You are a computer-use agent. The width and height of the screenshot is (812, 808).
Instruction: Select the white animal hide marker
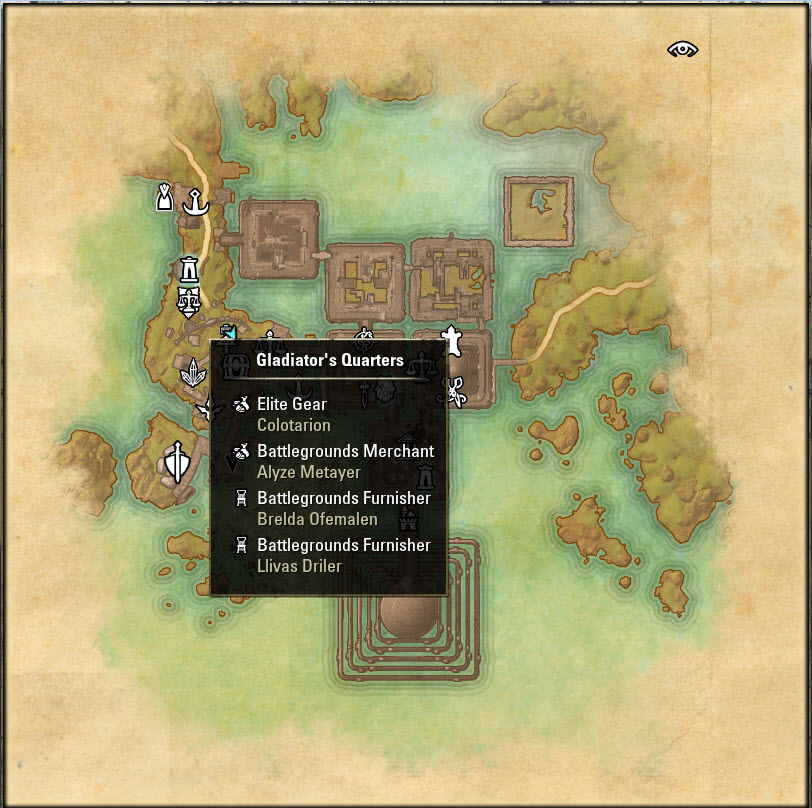[453, 340]
